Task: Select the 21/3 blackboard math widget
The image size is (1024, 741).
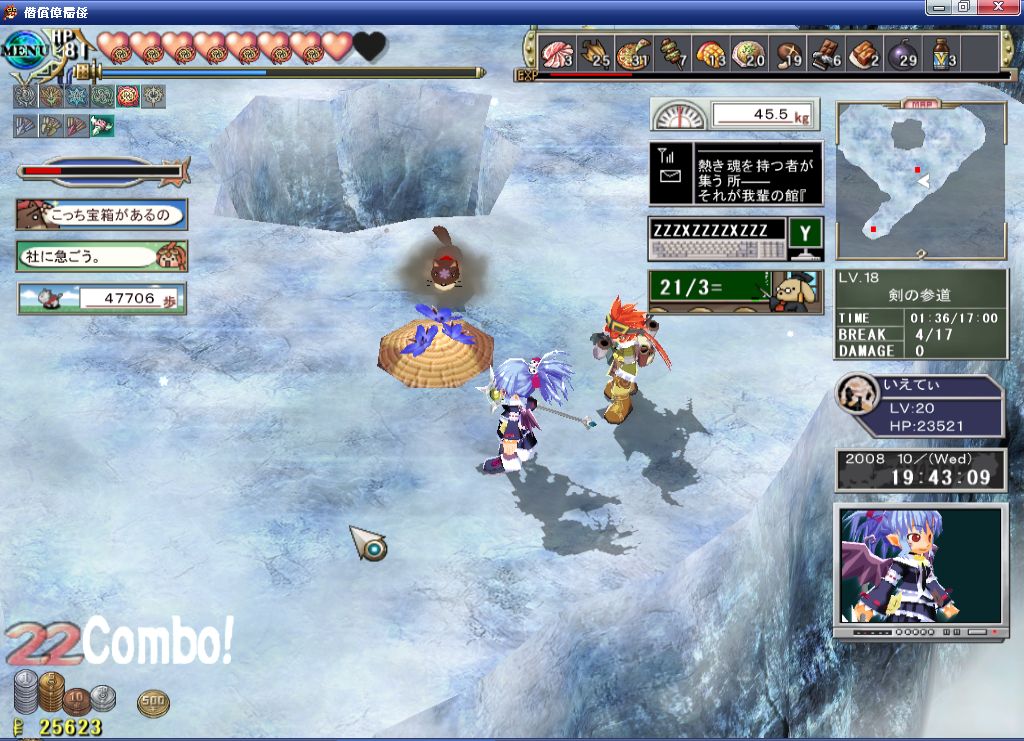Action: click(x=733, y=291)
